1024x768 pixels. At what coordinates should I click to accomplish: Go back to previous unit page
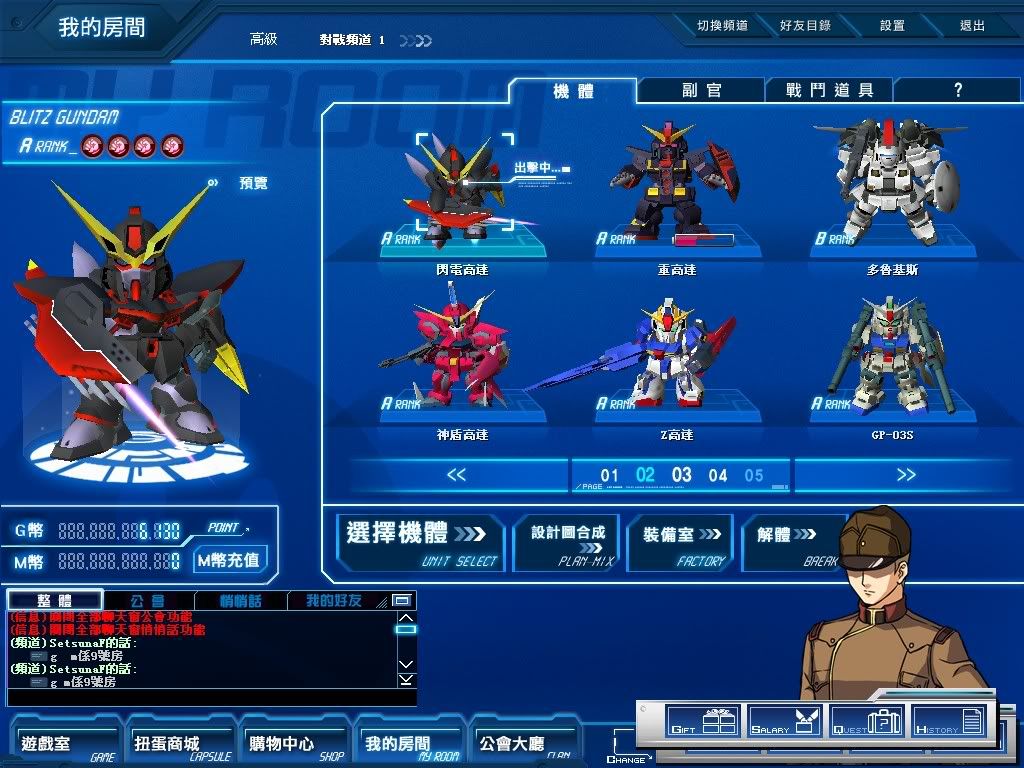457,475
